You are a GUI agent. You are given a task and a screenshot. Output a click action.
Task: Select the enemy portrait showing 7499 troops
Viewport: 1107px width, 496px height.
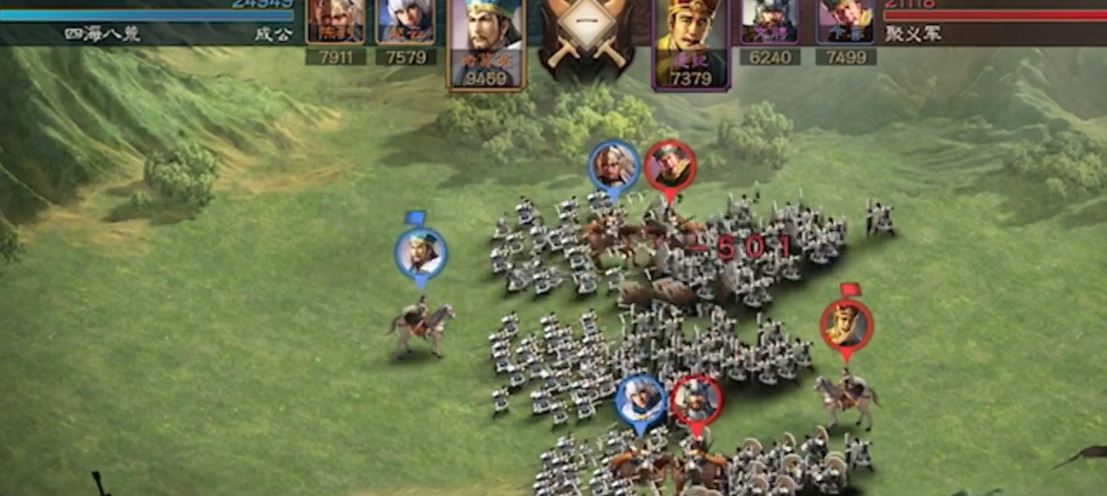tap(845, 22)
